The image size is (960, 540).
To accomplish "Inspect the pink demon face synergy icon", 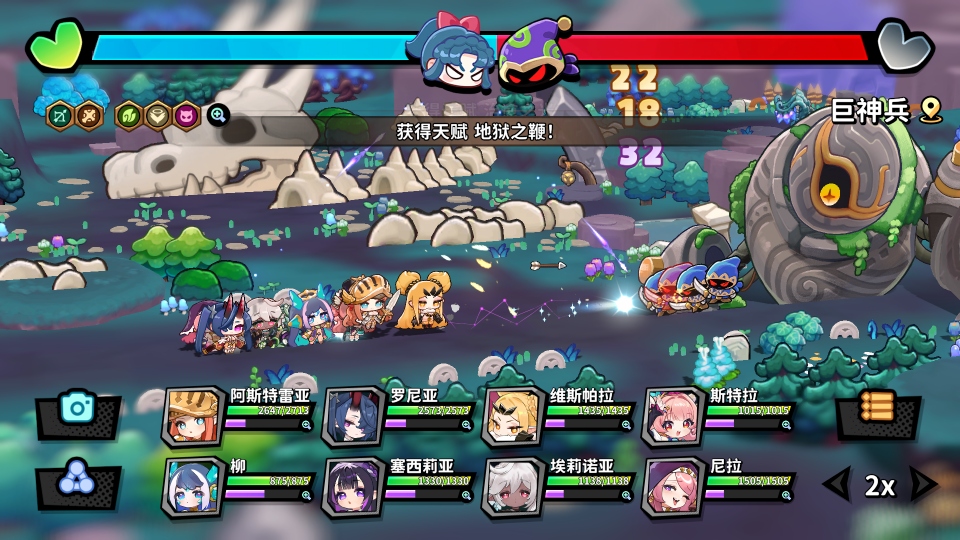I will click(x=186, y=115).
